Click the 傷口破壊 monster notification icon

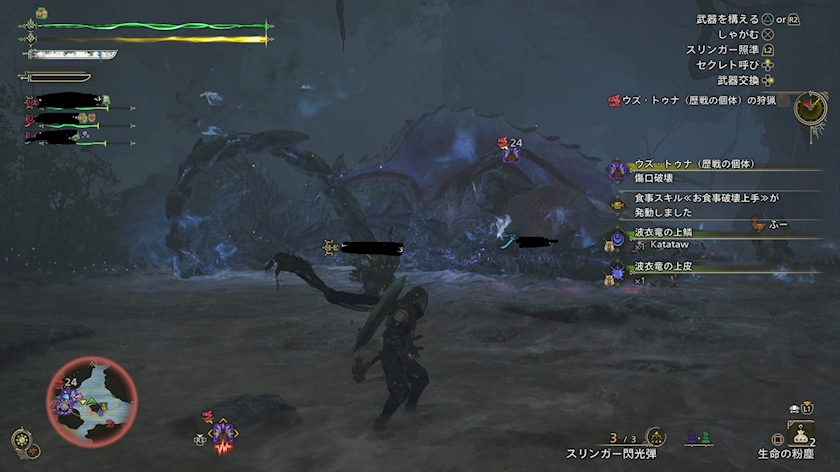point(616,170)
